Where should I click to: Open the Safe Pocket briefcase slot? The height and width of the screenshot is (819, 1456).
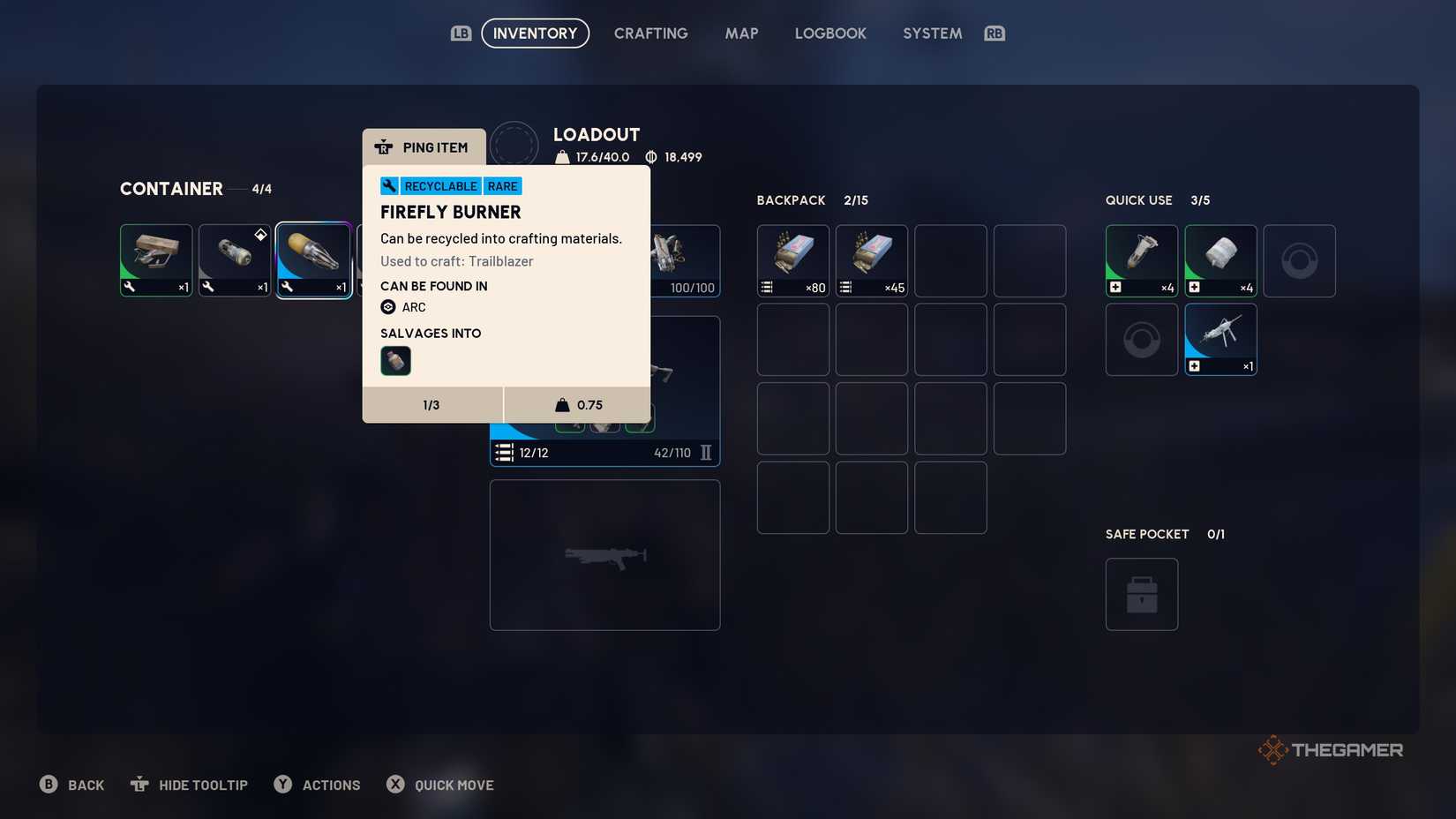point(1141,594)
